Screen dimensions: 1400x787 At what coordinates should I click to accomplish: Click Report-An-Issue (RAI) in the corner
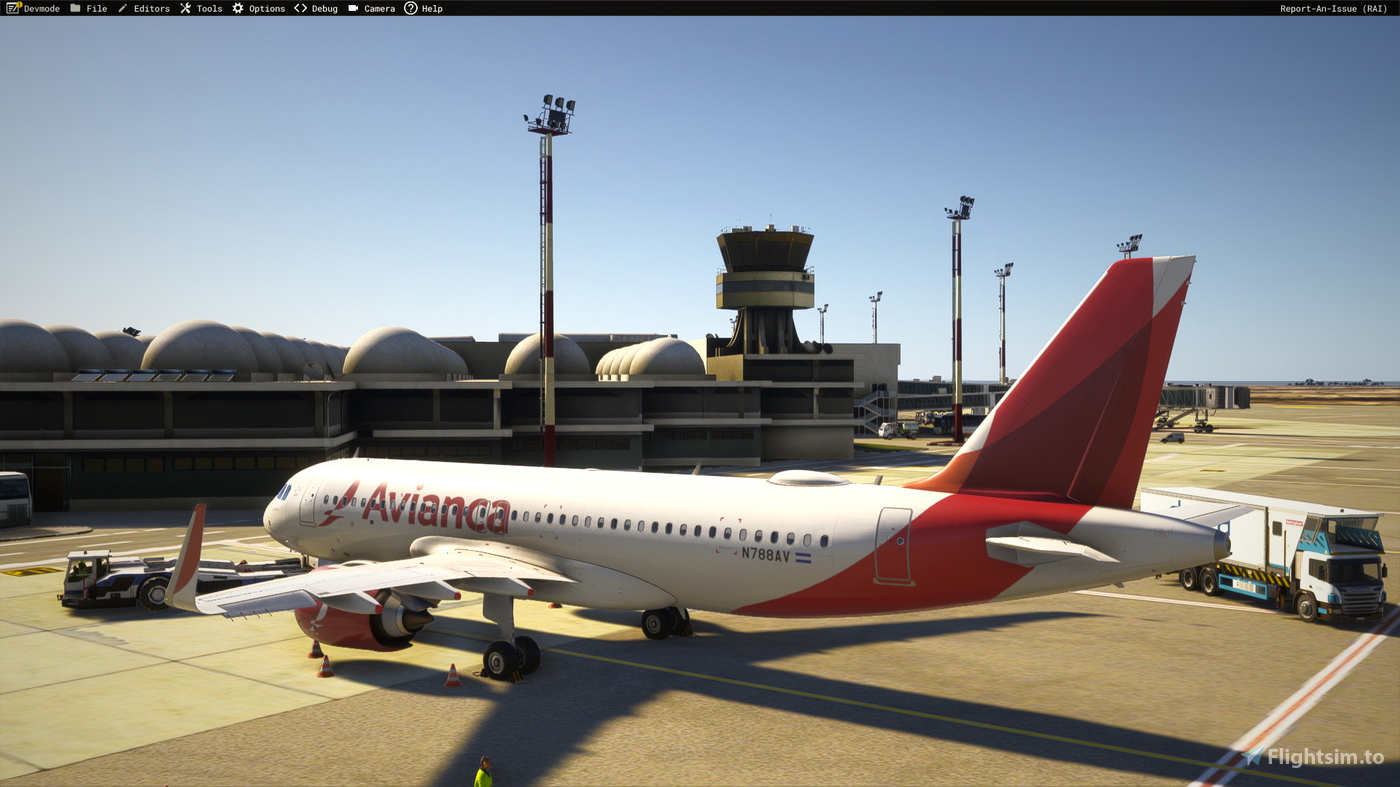coord(1332,7)
